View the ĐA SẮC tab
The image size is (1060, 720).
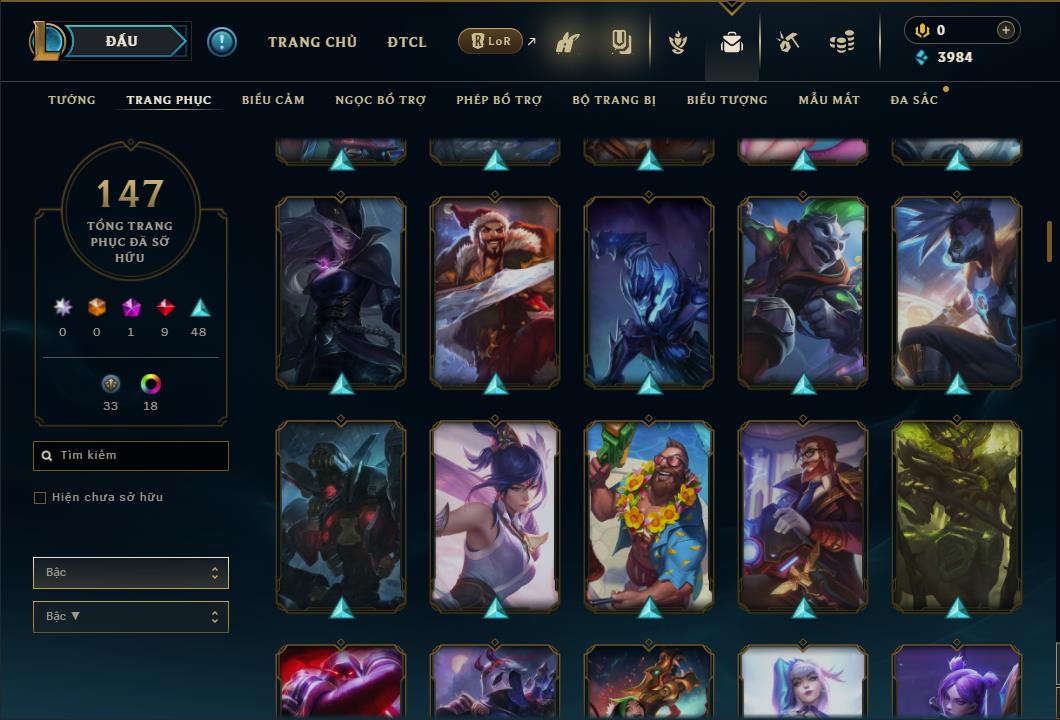[914, 100]
